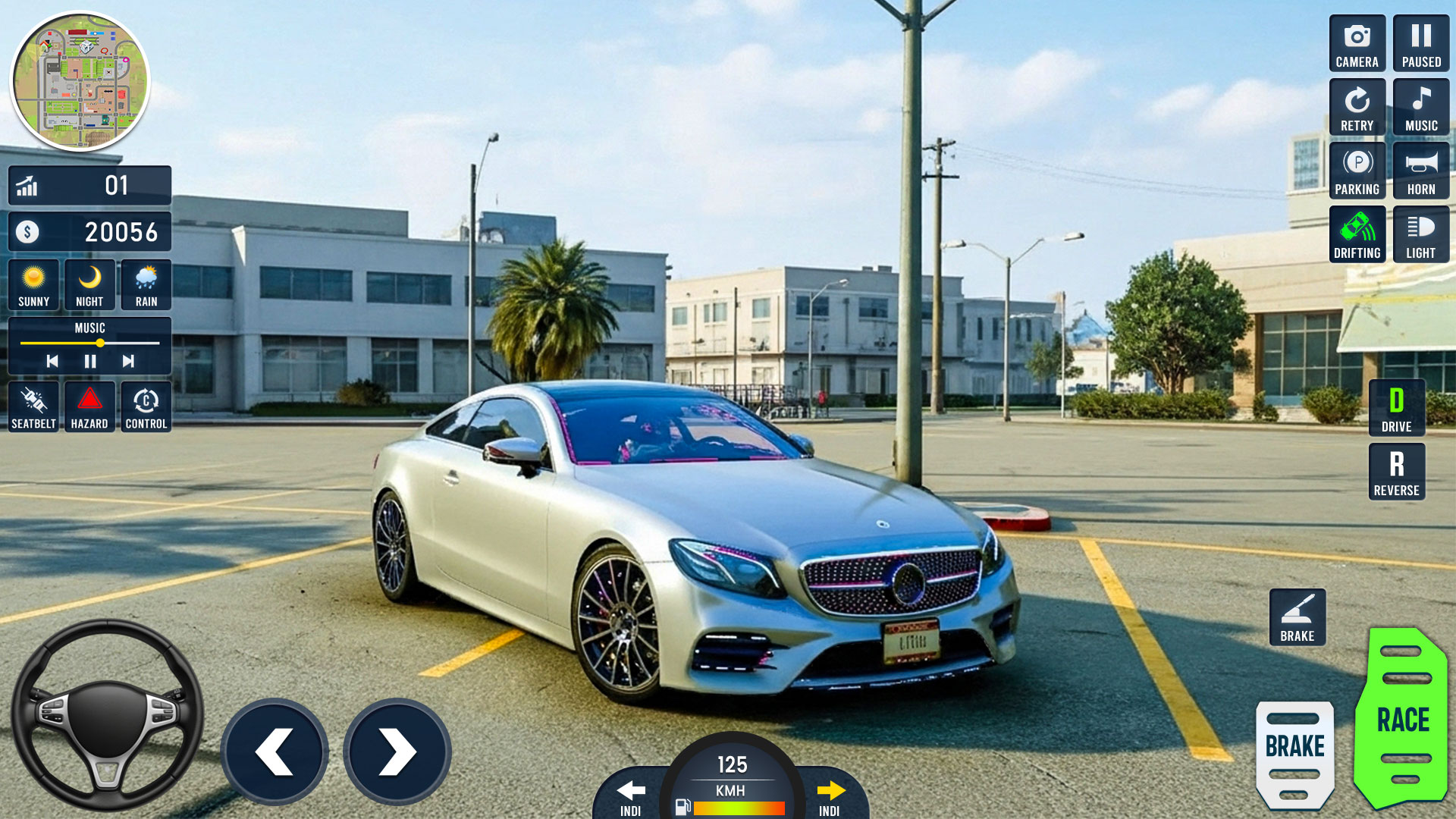Enable Drifting mode
This screenshot has height=819, width=1456.
coord(1357,234)
